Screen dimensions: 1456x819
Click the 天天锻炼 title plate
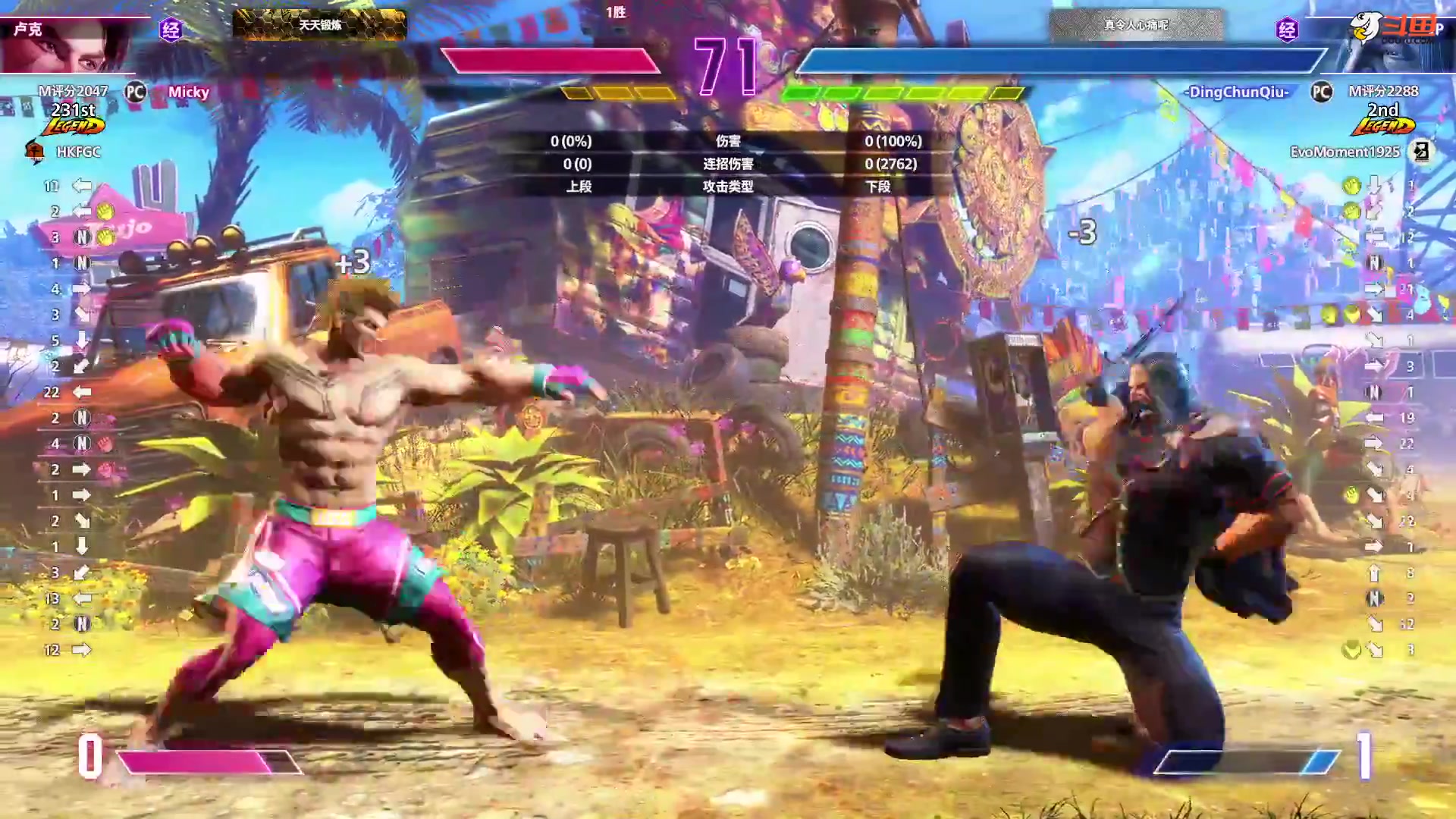tap(319, 25)
